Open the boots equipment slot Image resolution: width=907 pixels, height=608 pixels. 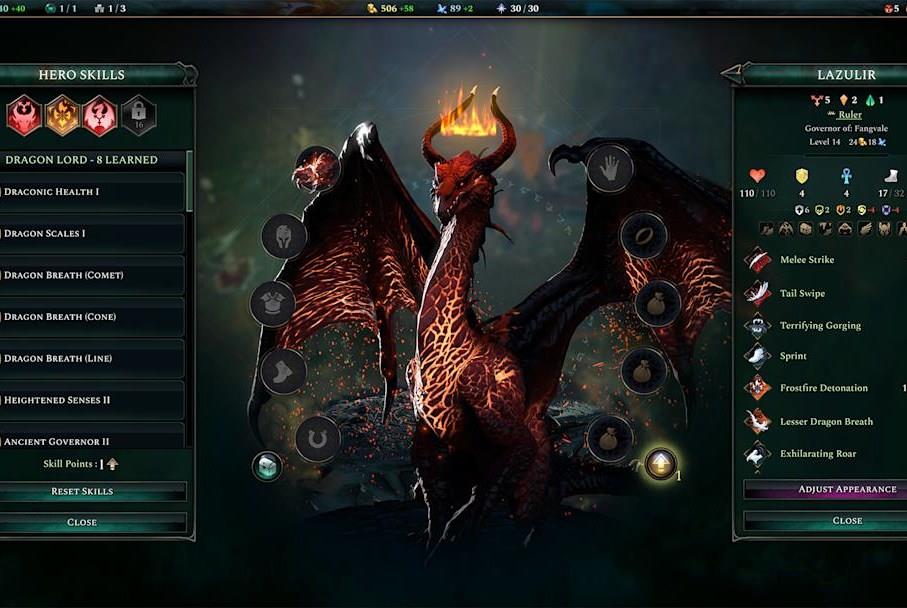pyautogui.click(x=283, y=371)
